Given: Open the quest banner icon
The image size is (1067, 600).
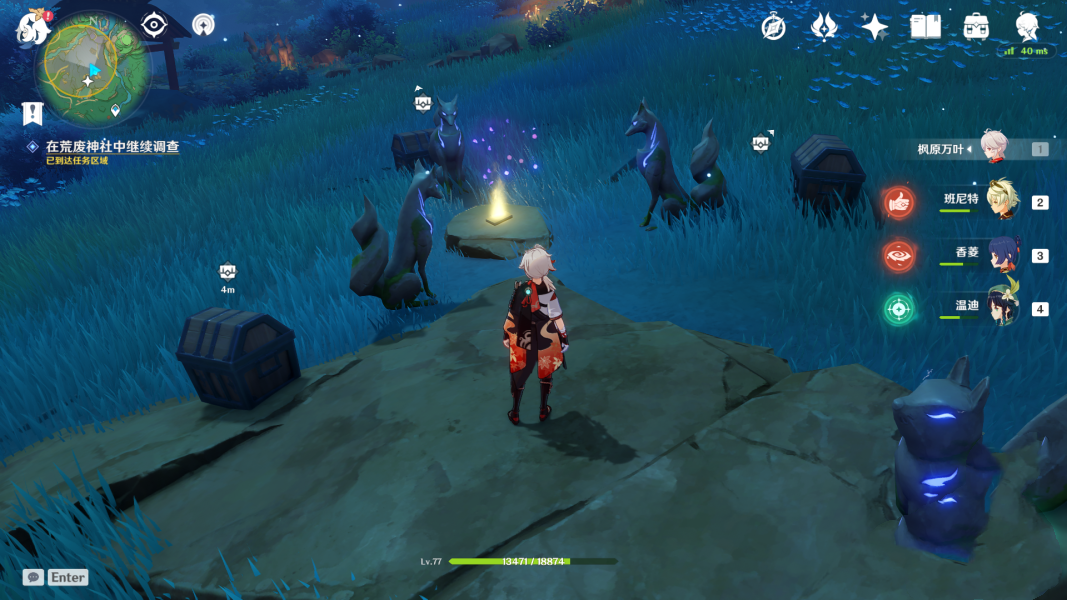Looking at the screenshot, I should (33, 114).
